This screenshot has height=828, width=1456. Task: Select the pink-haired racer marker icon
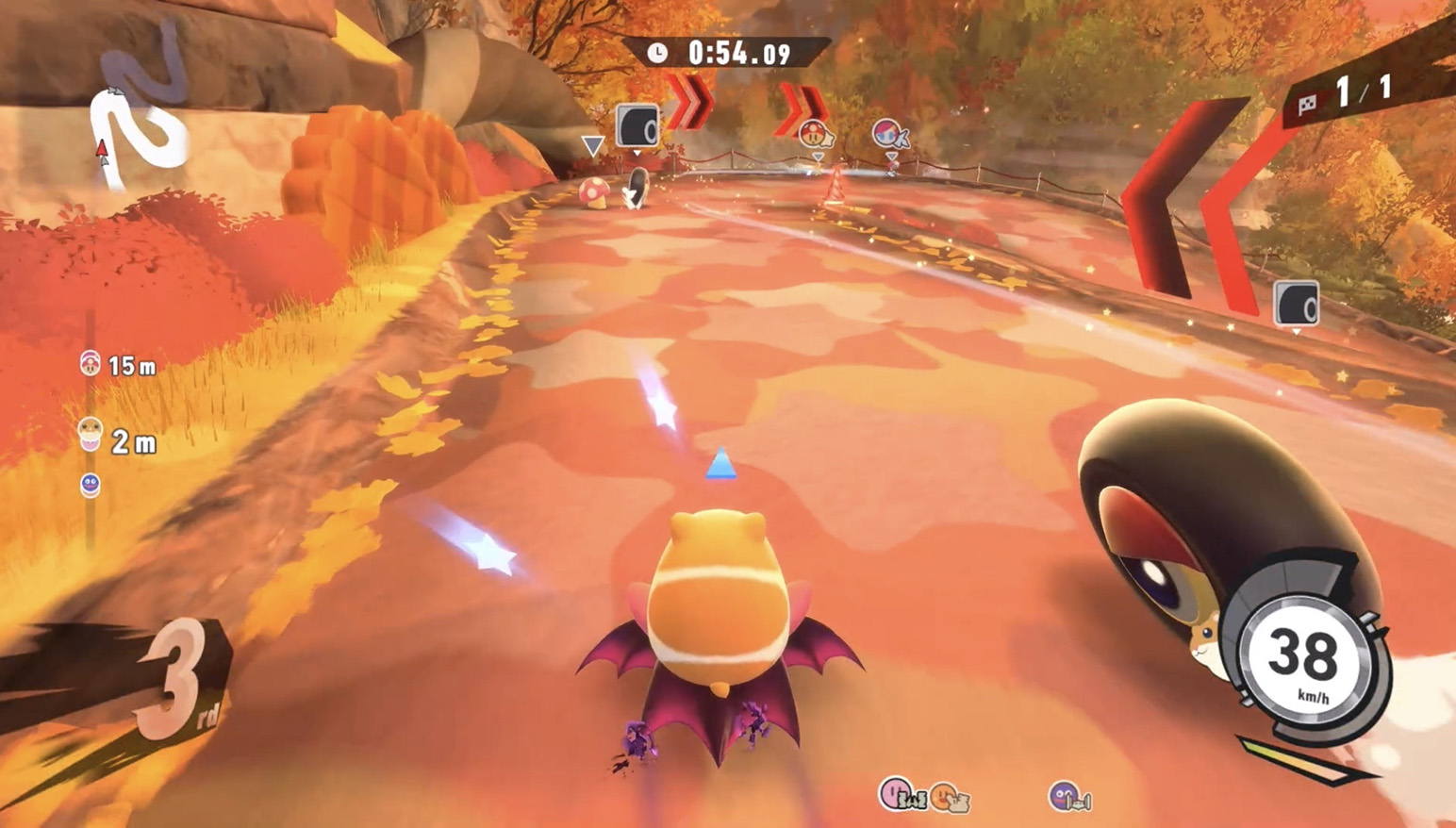pos(889,134)
